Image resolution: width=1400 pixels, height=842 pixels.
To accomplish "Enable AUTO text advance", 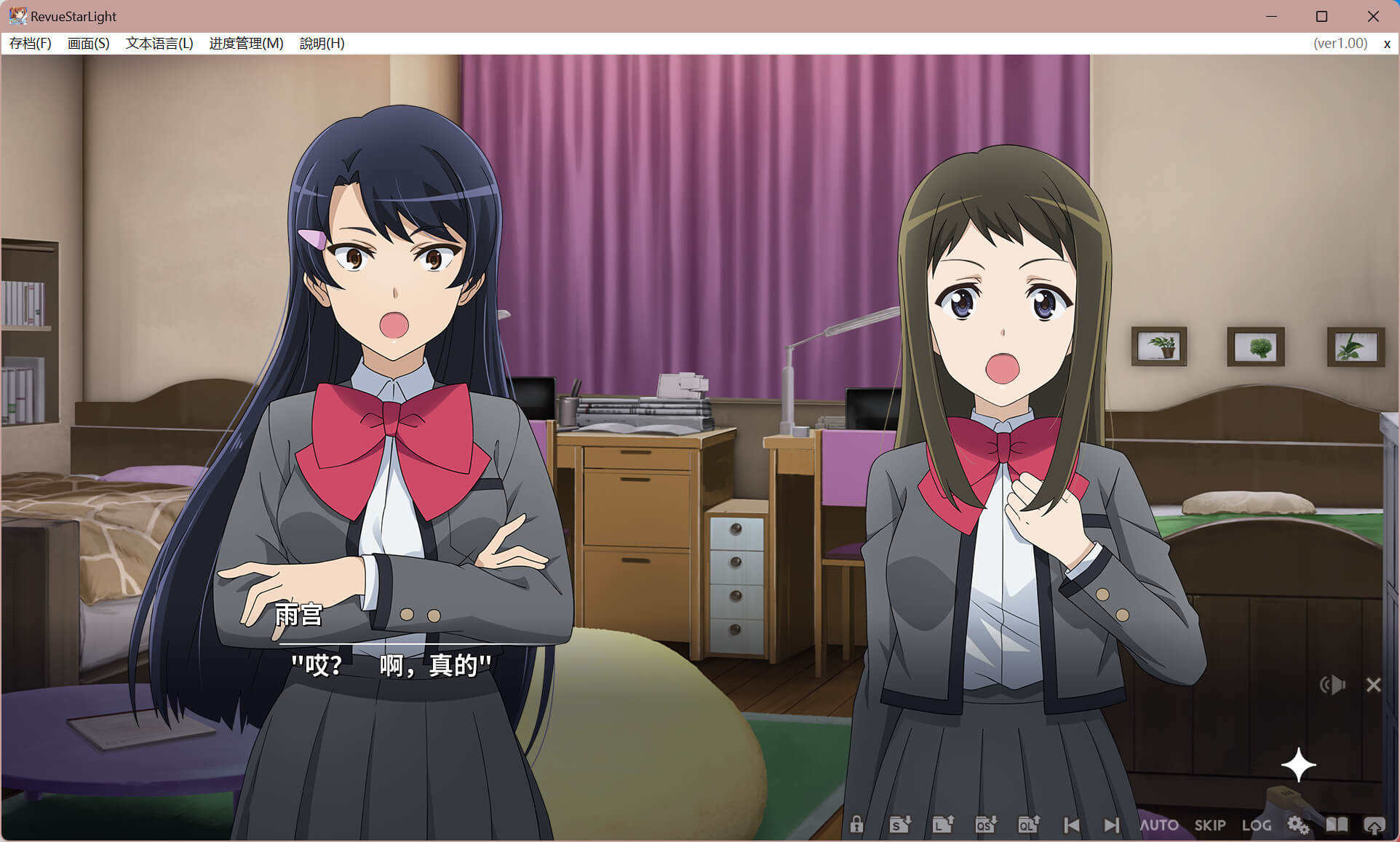I will click(1159, 825).
